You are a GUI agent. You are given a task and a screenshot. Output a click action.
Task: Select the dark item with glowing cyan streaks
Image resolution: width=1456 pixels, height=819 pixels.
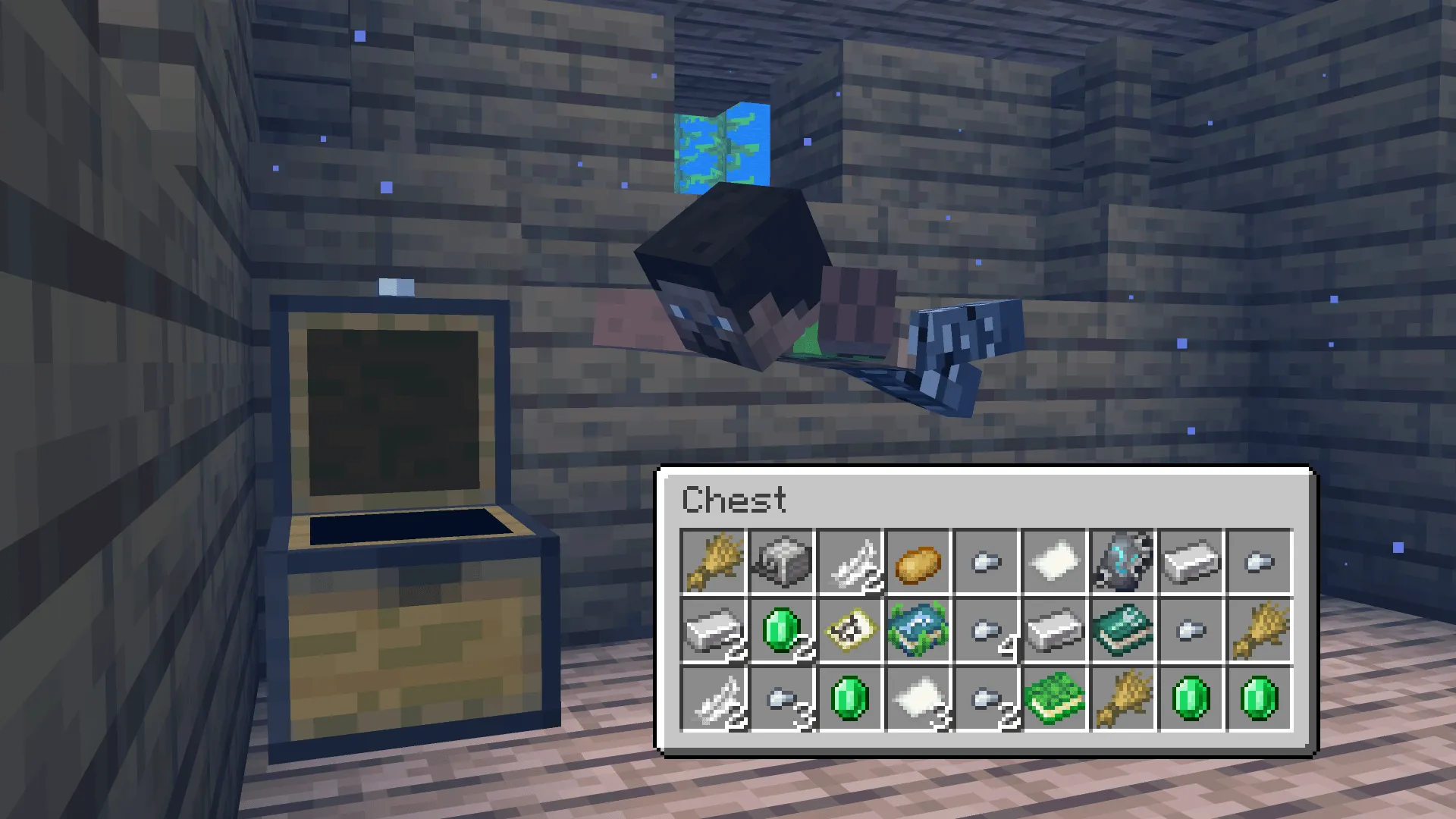1122,561
